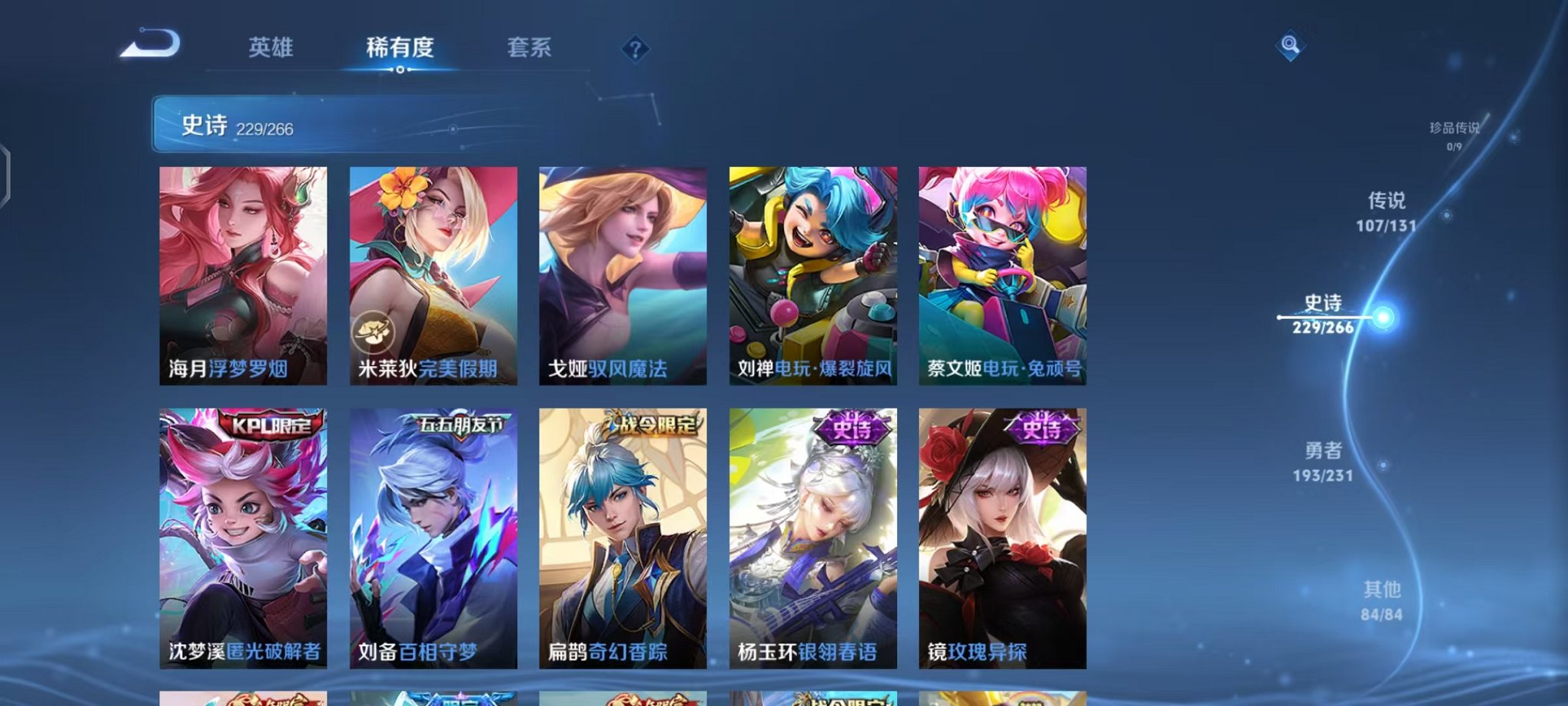The width and height of the screenshot is (1568, 706).
Task: Switch to the 英雄 tab
Action: click(271, 48)
